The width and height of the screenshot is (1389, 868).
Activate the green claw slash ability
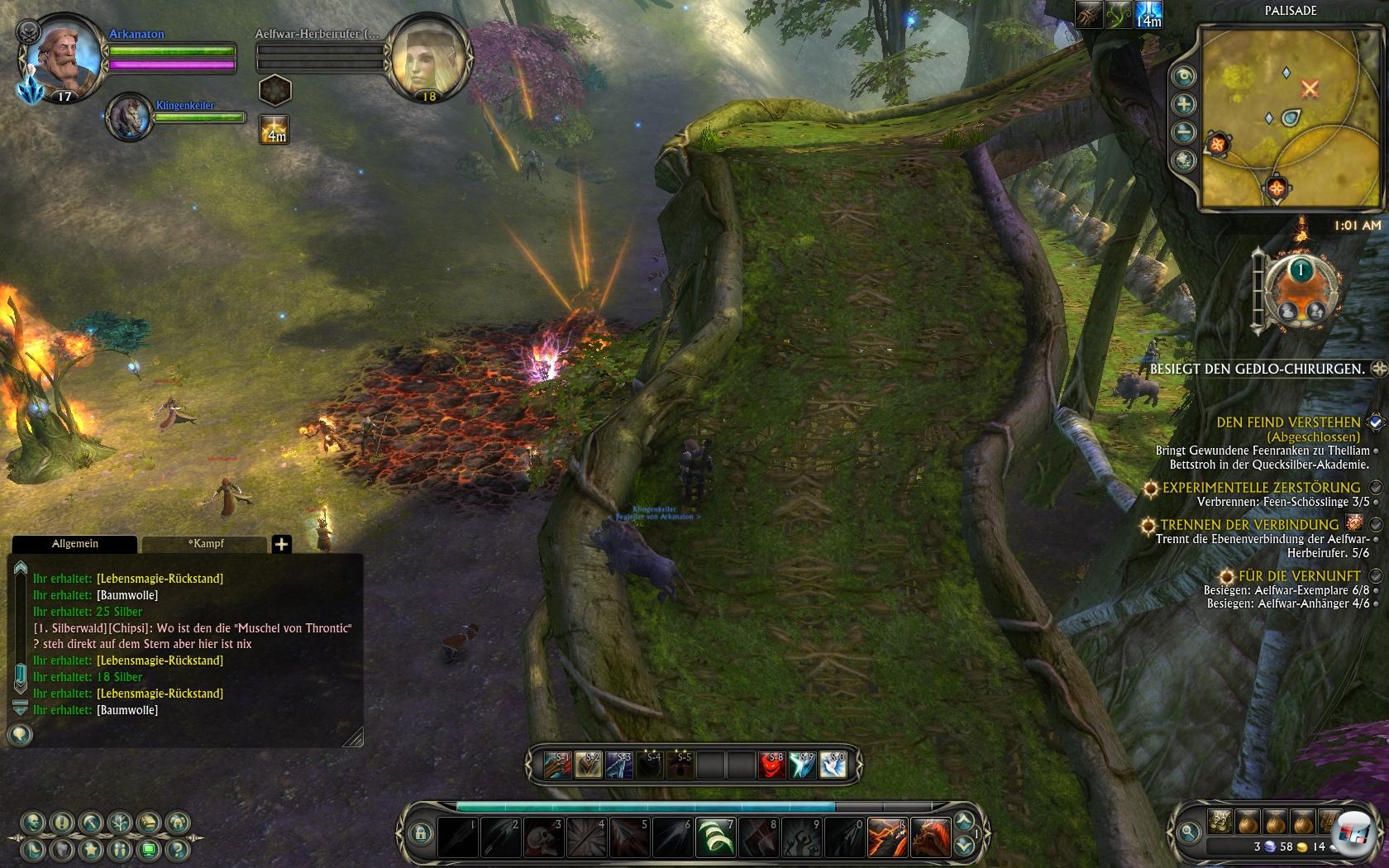(x=715, y=837)
